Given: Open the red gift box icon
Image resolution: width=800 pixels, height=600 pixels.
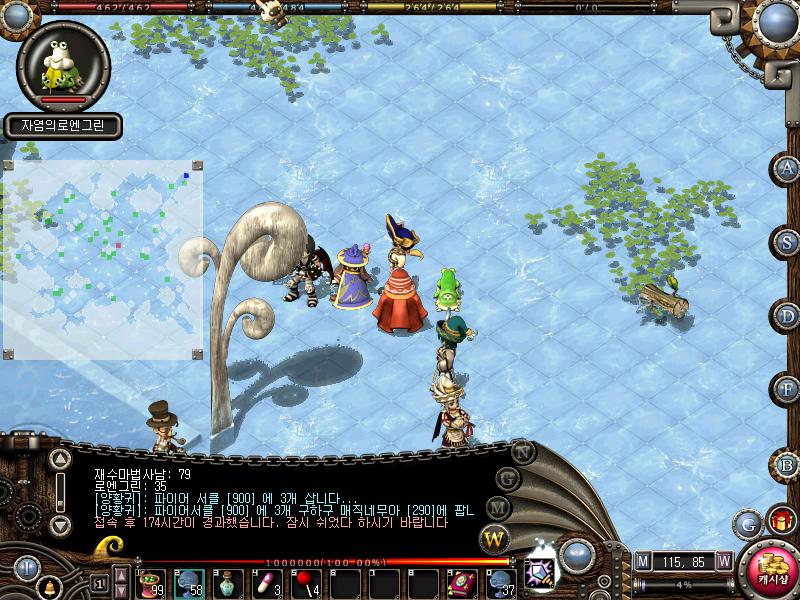Looking at the screenshot, I should [780, 521].
